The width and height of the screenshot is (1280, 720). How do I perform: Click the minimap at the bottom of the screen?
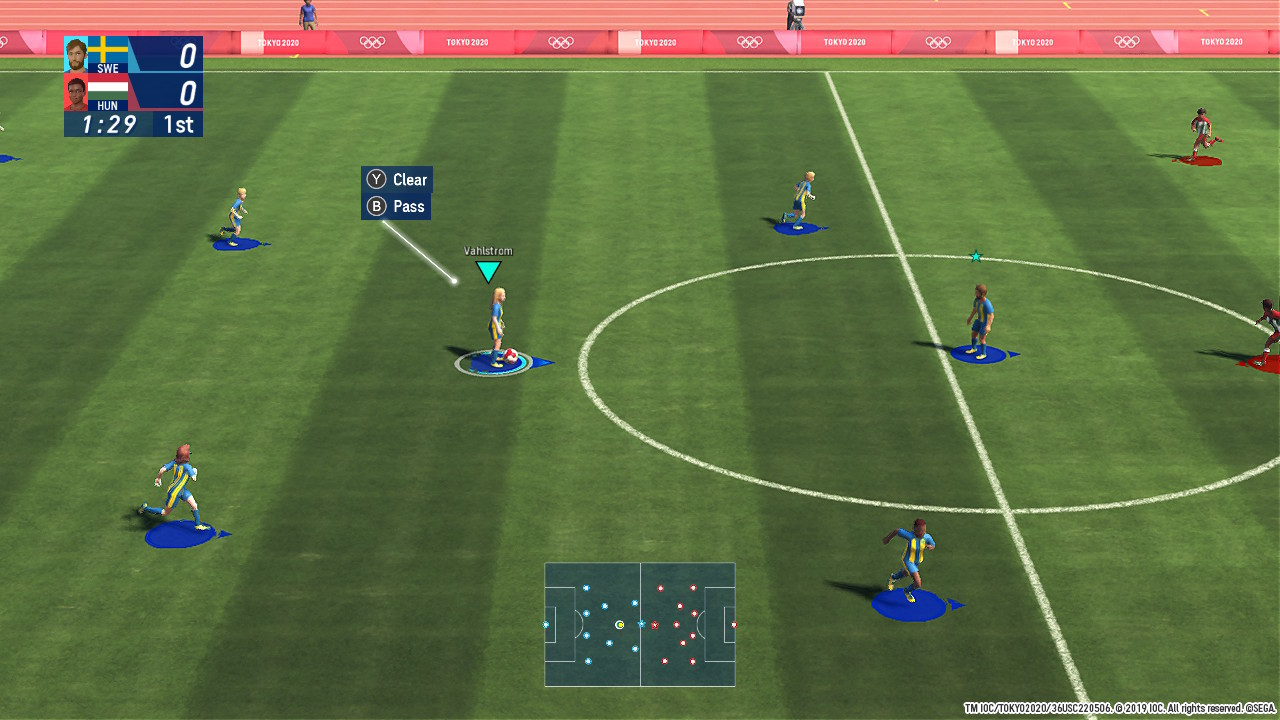tap(638, 625)
